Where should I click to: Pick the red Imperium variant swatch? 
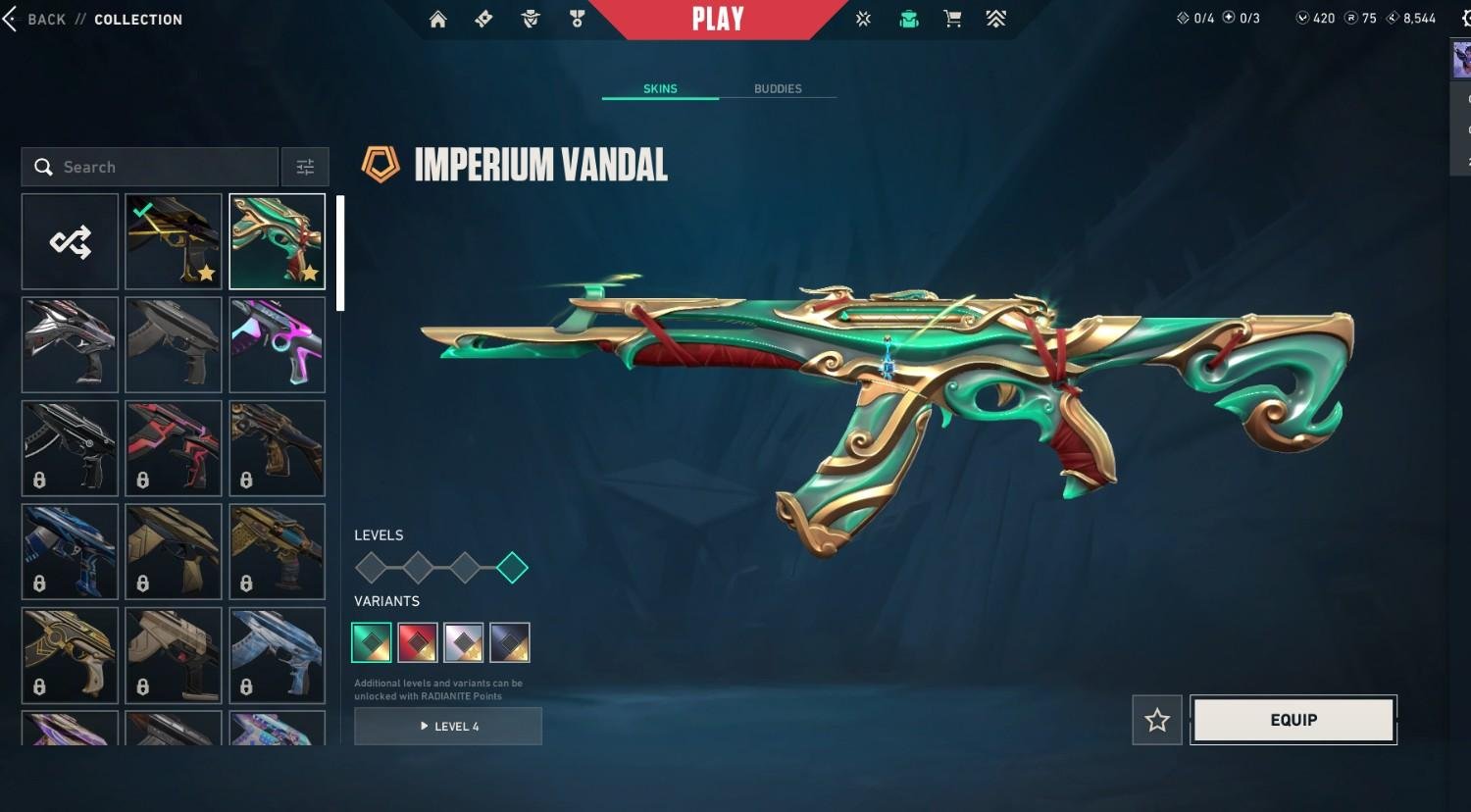point(418,642)
